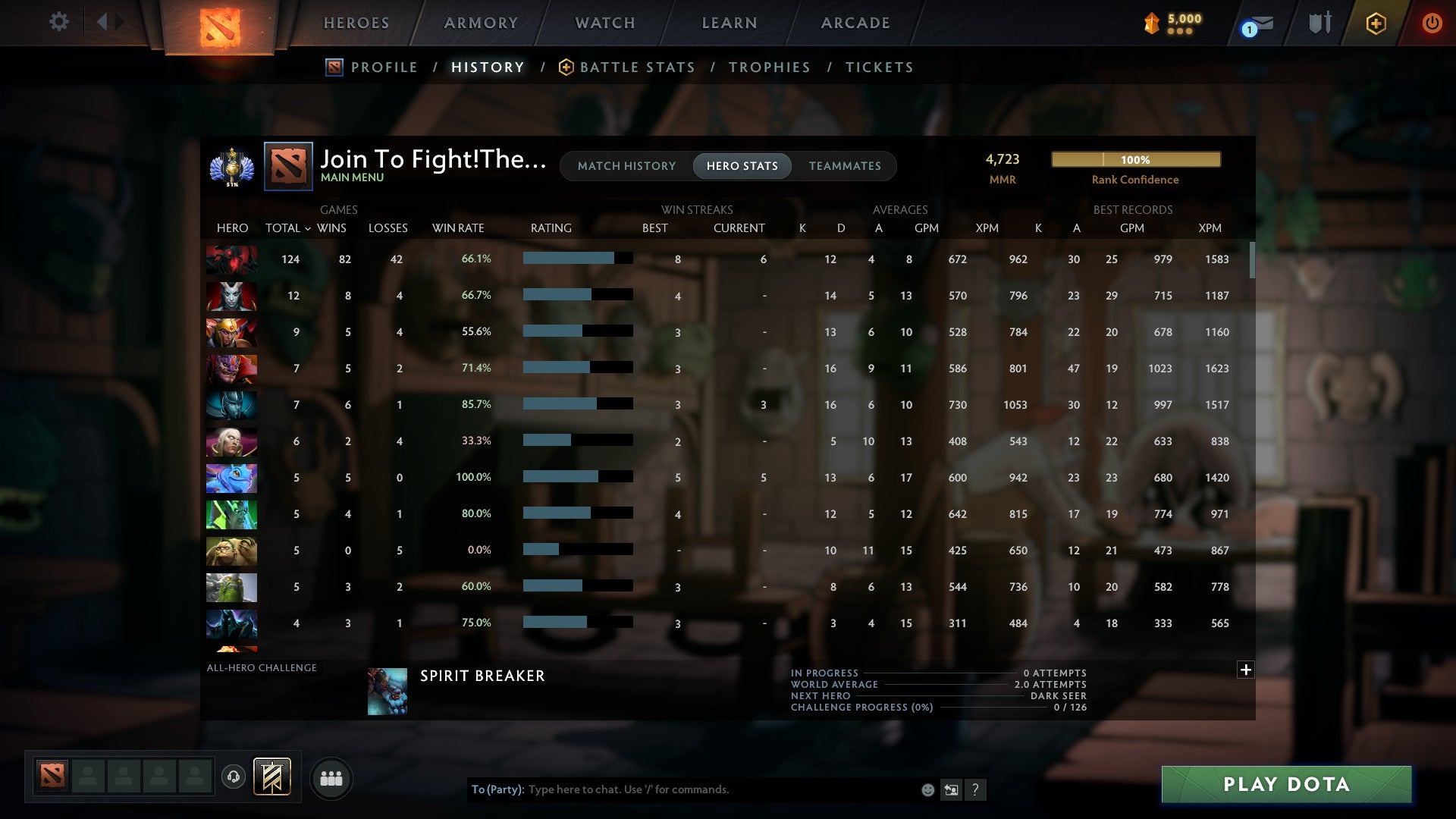Click the settings gear icon
1456x819 pixels.
(58, 22)
